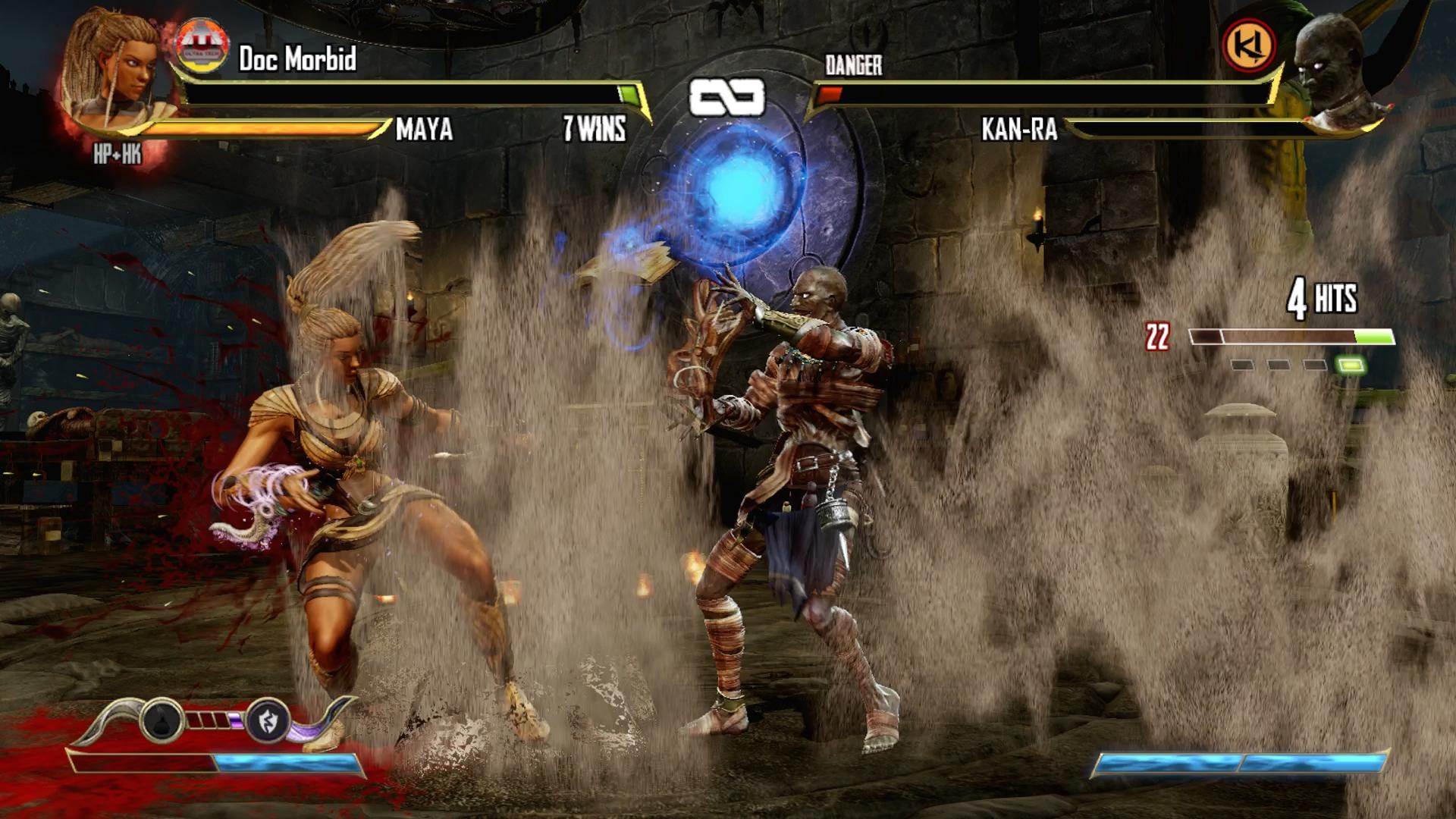Click the dark dagger pip icon
The height and width of the screenshot is (819, 1456).
click(162, 721)
